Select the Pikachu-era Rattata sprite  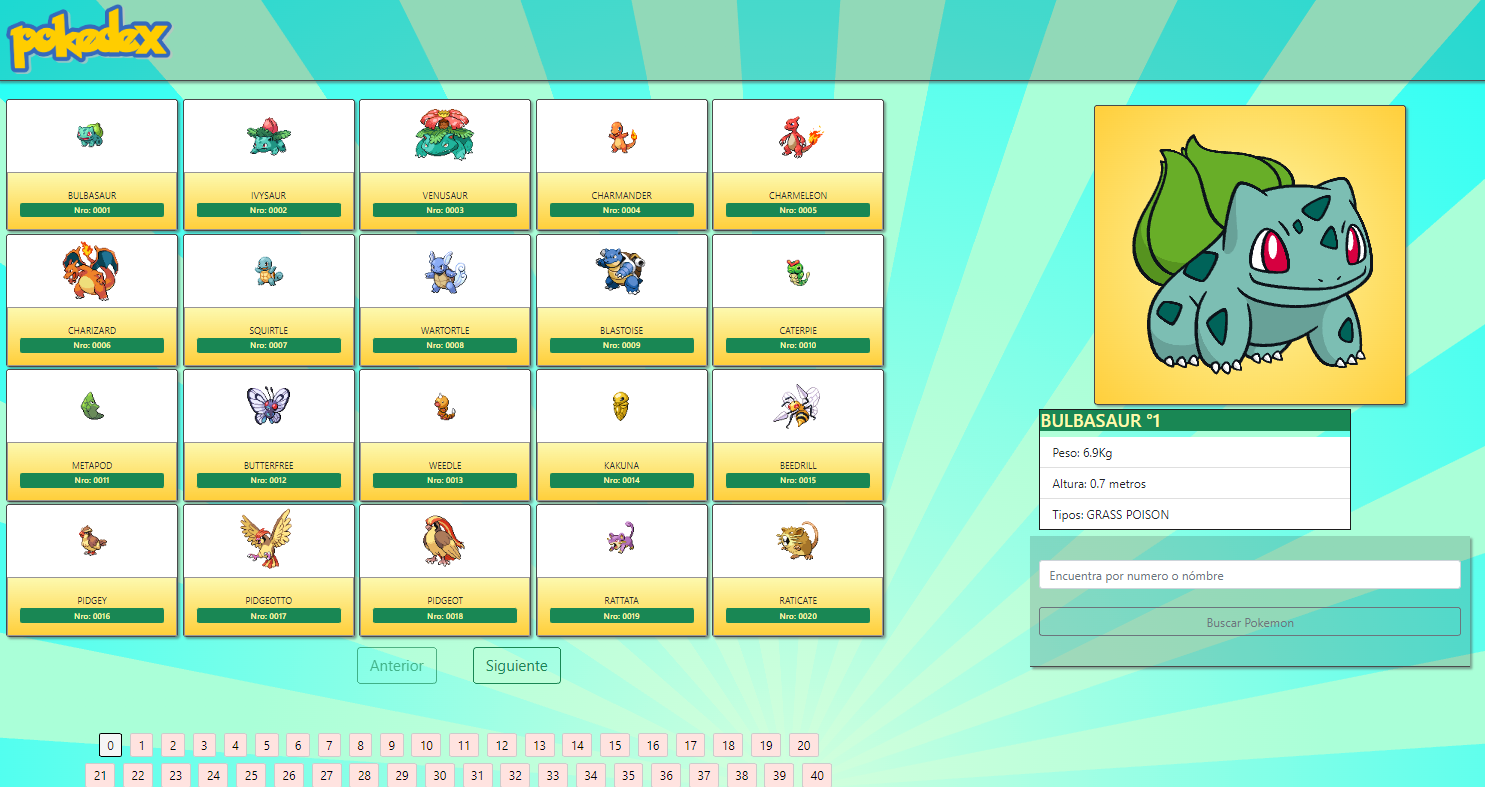pyautogui.click(x=621, y=541)
